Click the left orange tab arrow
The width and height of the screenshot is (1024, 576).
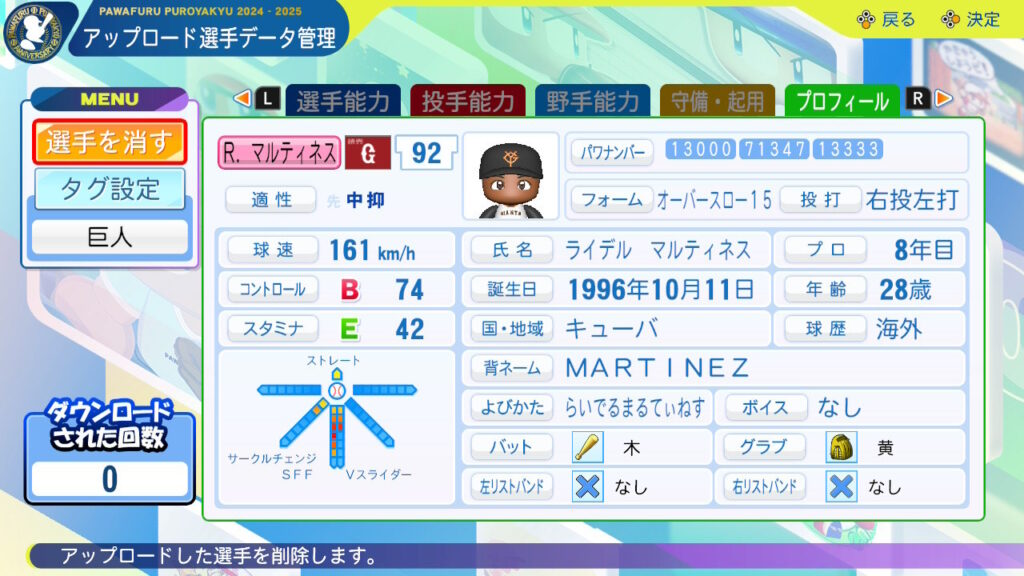point(241,98)
